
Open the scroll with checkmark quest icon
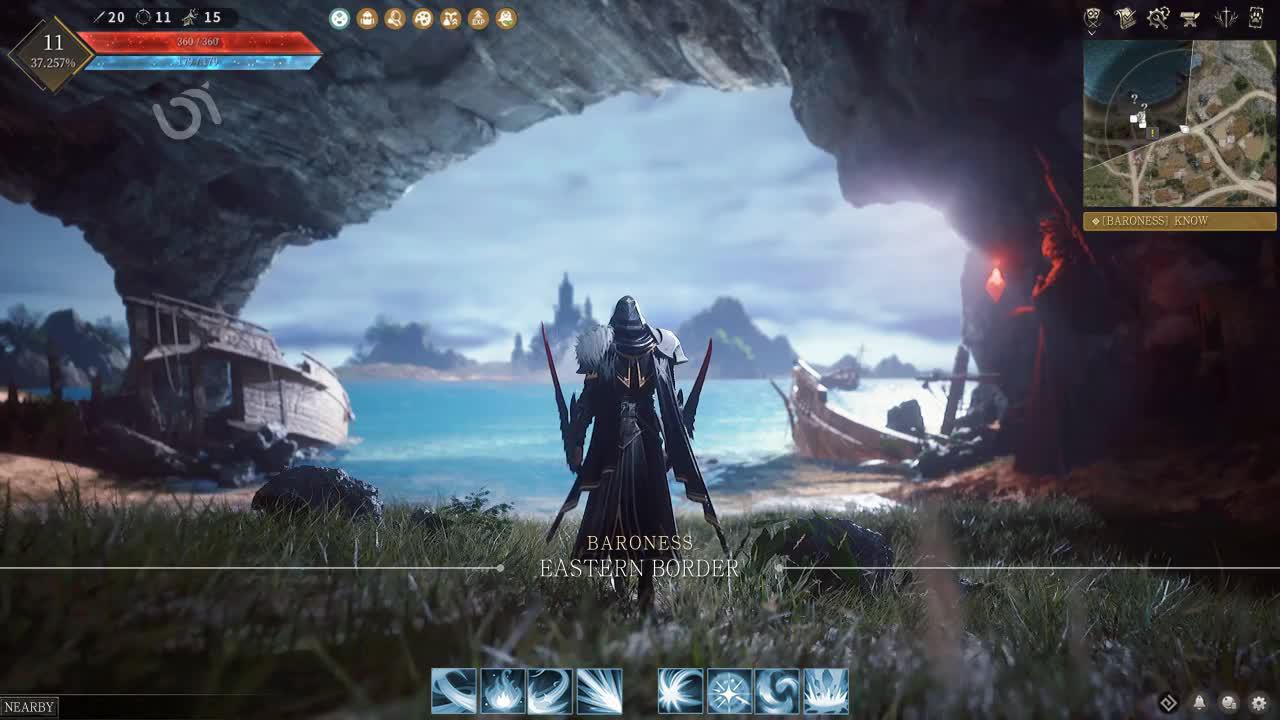click(x=1125, y=18)
